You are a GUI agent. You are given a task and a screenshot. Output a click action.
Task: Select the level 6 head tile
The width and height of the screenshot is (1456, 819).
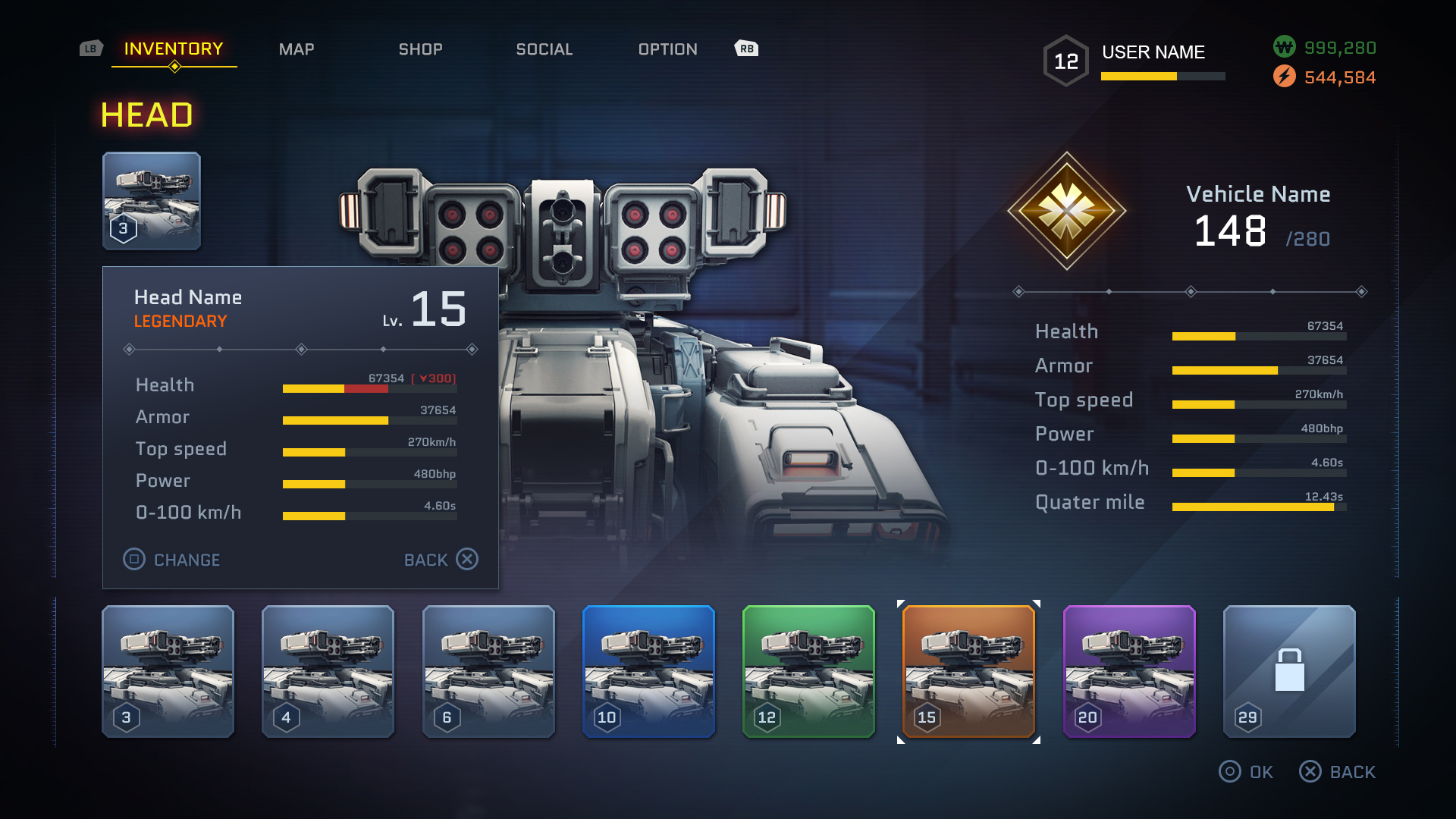488,671
